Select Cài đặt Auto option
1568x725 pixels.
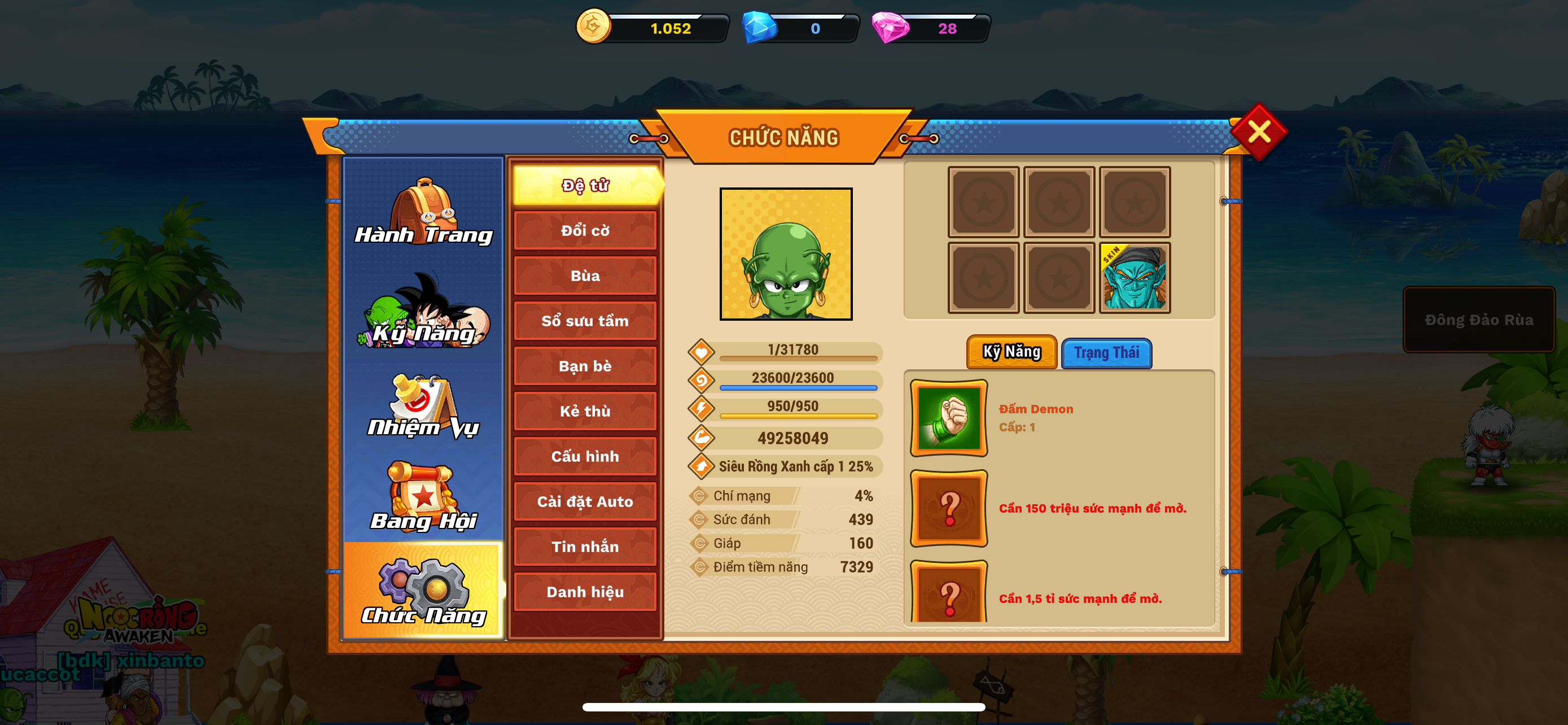pyautogui.click(x=585, y=501)
